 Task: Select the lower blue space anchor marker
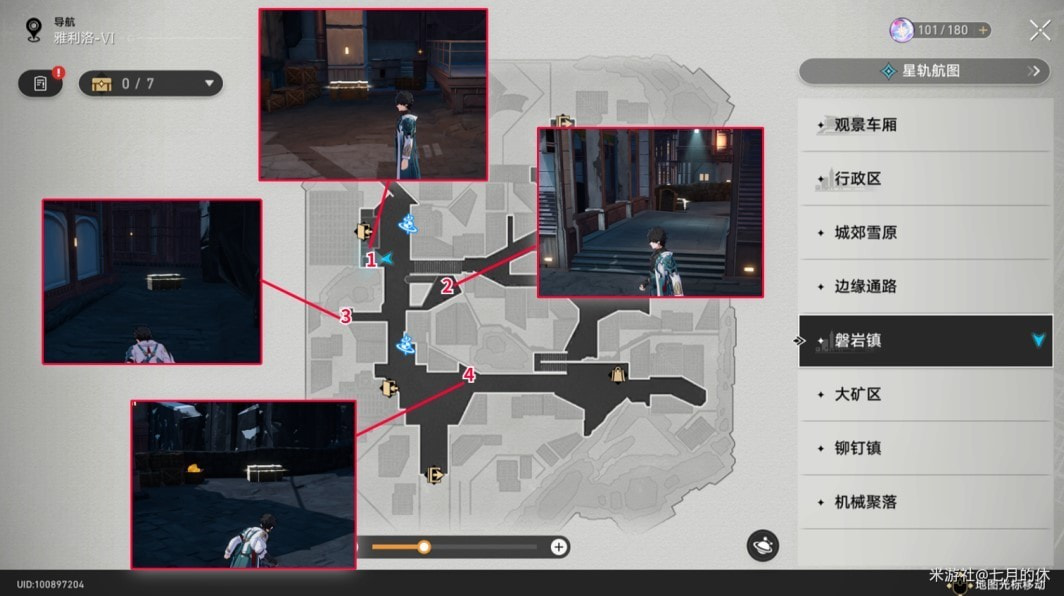pos(405,344)
